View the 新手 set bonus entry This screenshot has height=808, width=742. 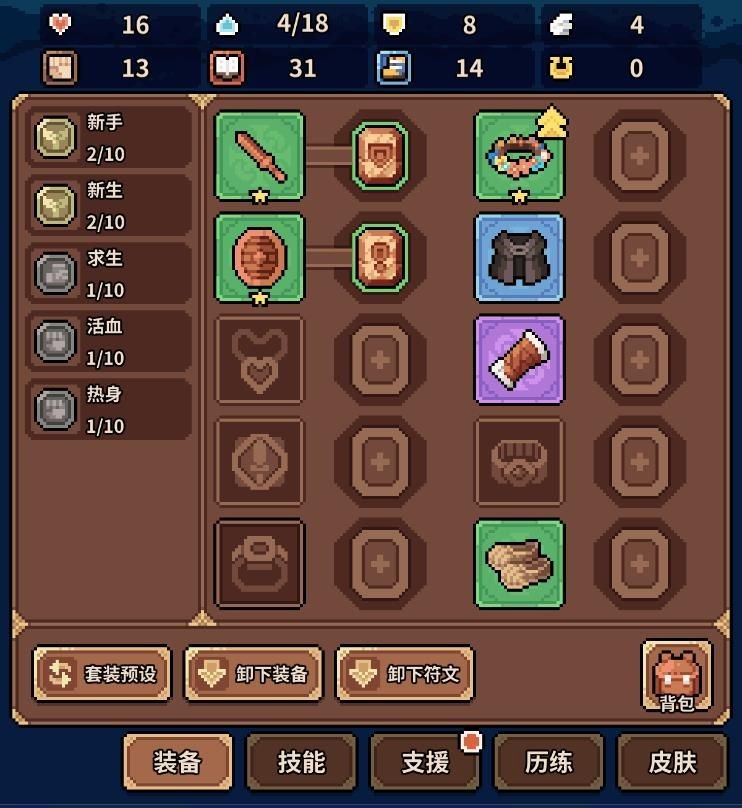tap(108, 138)
